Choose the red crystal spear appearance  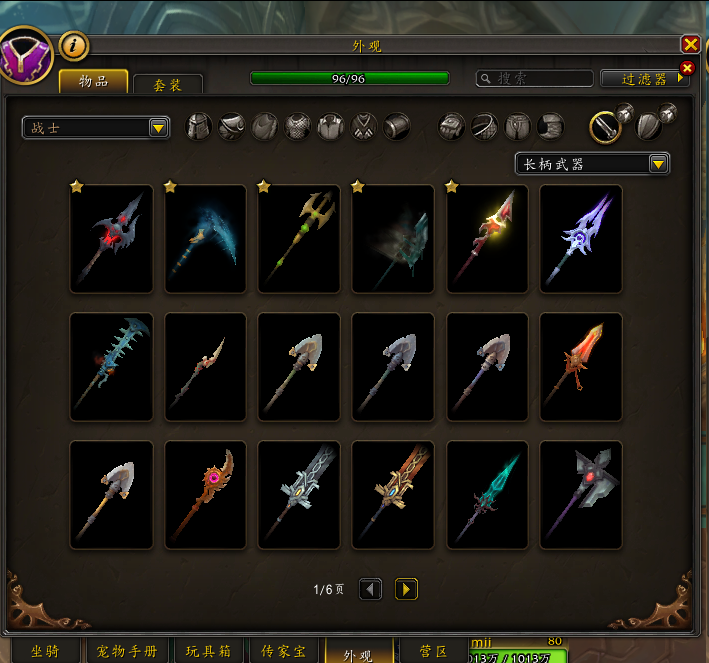[581, 367]
